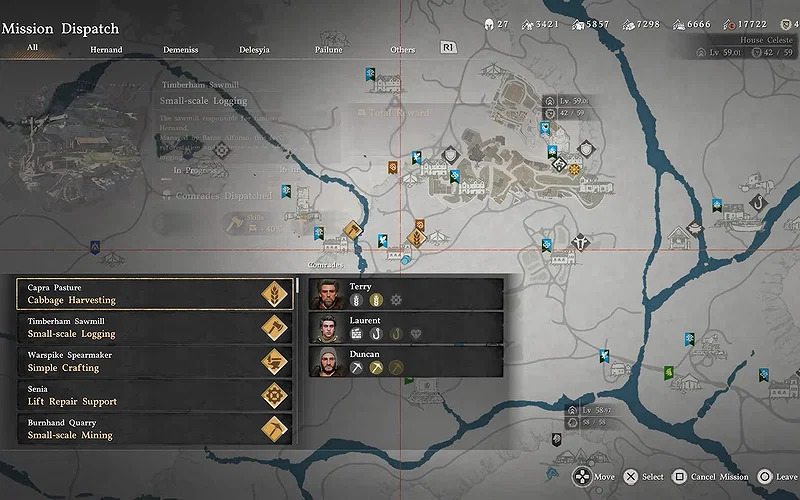
Task: Show the Delesyia missions tab
Action: [x=254, y=49]
